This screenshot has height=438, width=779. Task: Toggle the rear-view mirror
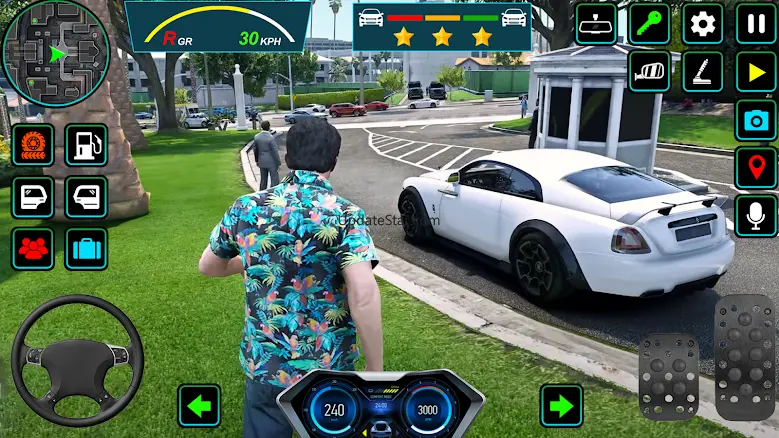pos(597,23)
